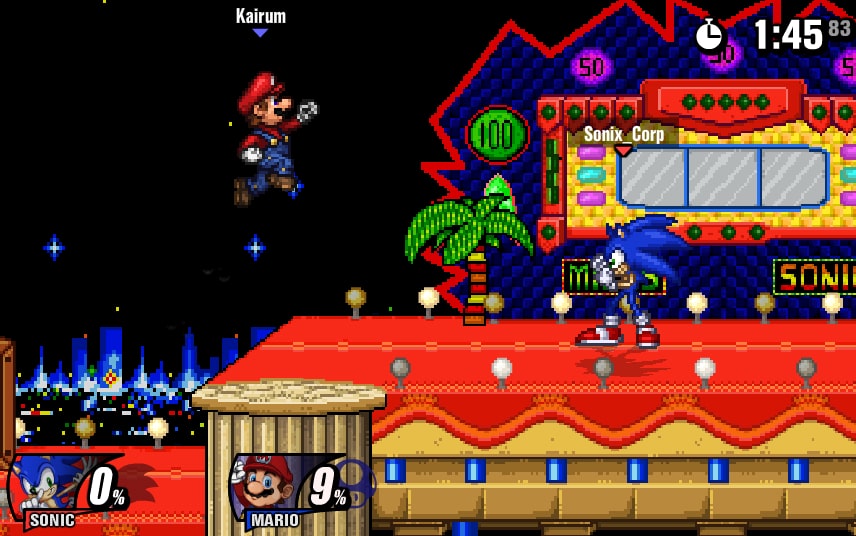This screenshot has width=856, height=536.
Task: Click the stopwatch icon beside the timer
Action: click(710, 35)
